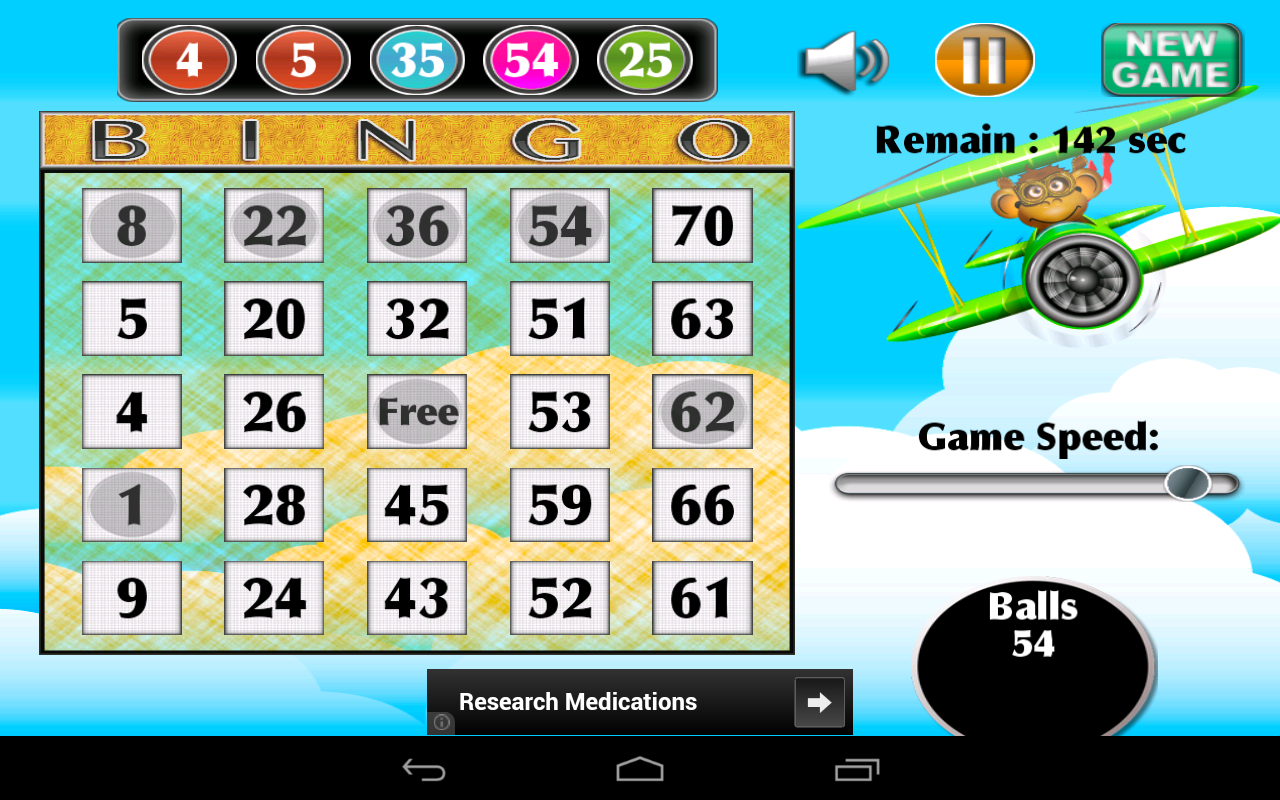The width and height of the screenshot is (1280, 800).
Task: Toggle the daubed 62 square
Action: pos(702,411)
